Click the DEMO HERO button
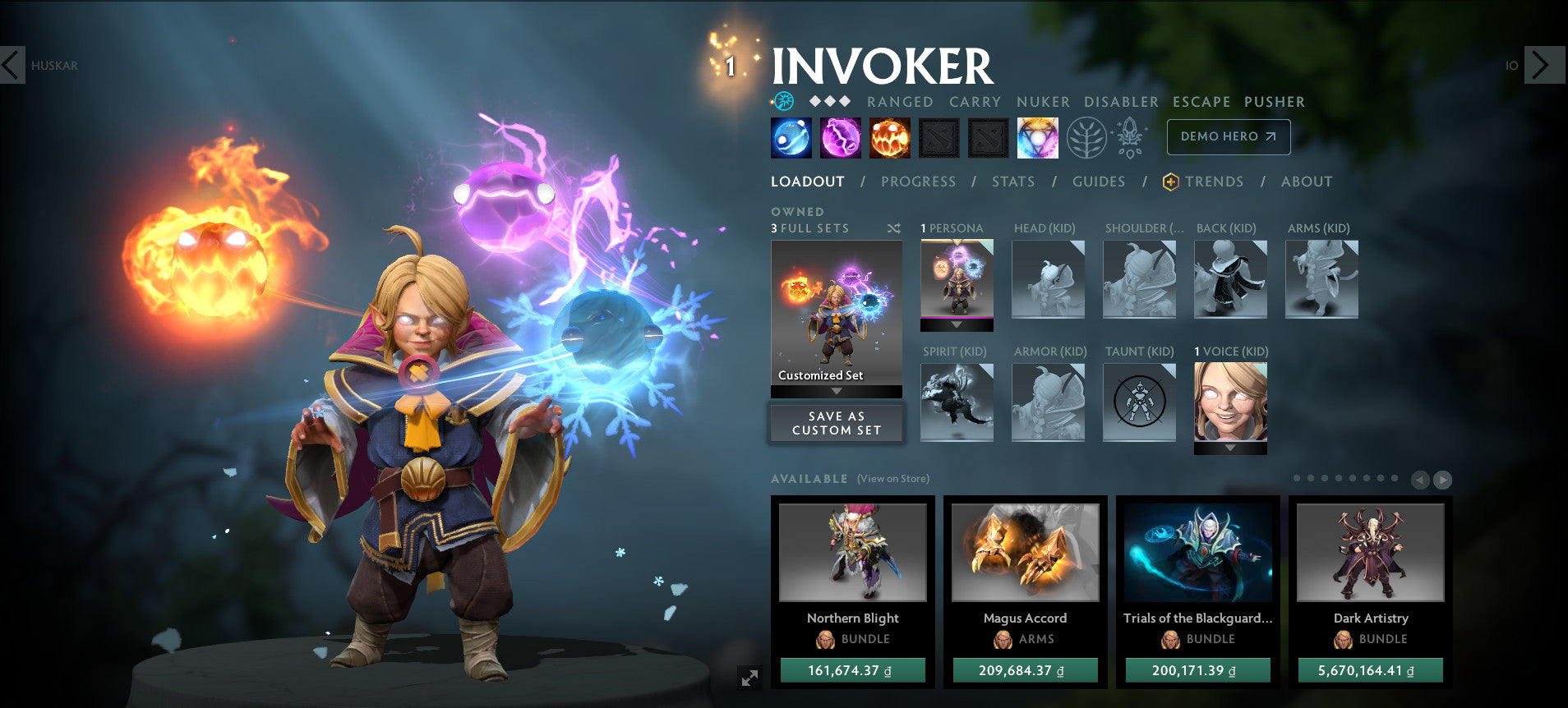 pyautogui.click(x=1228, y=137)
